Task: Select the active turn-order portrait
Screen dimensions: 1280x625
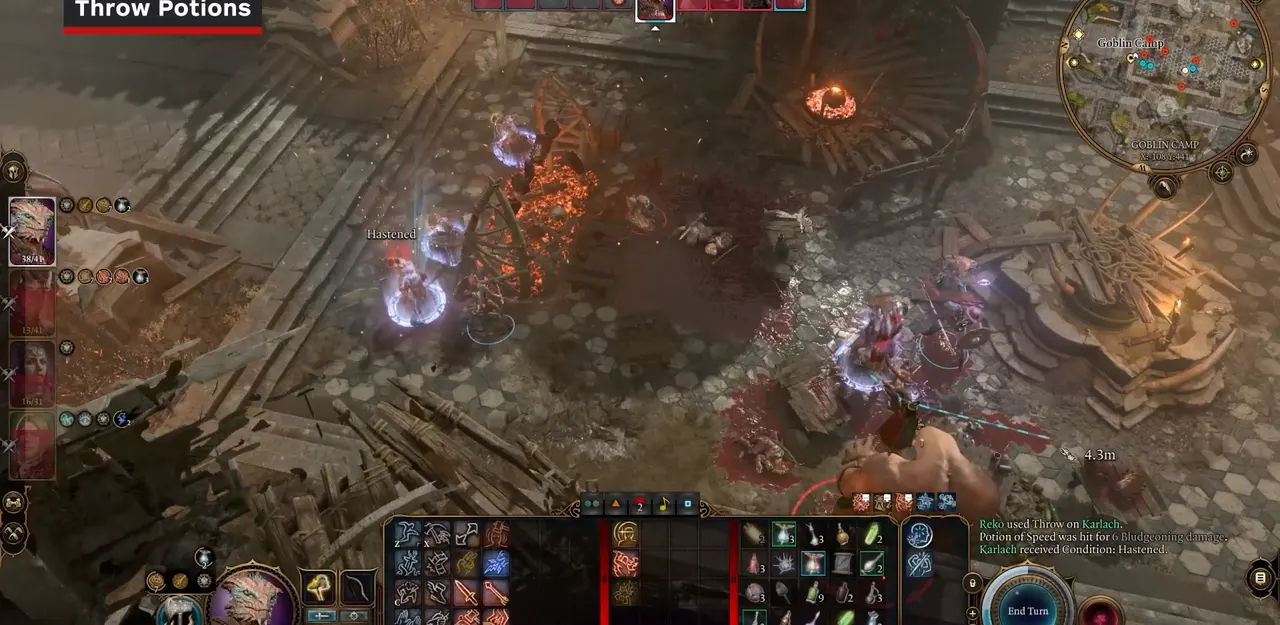Action: pos(655,9)
